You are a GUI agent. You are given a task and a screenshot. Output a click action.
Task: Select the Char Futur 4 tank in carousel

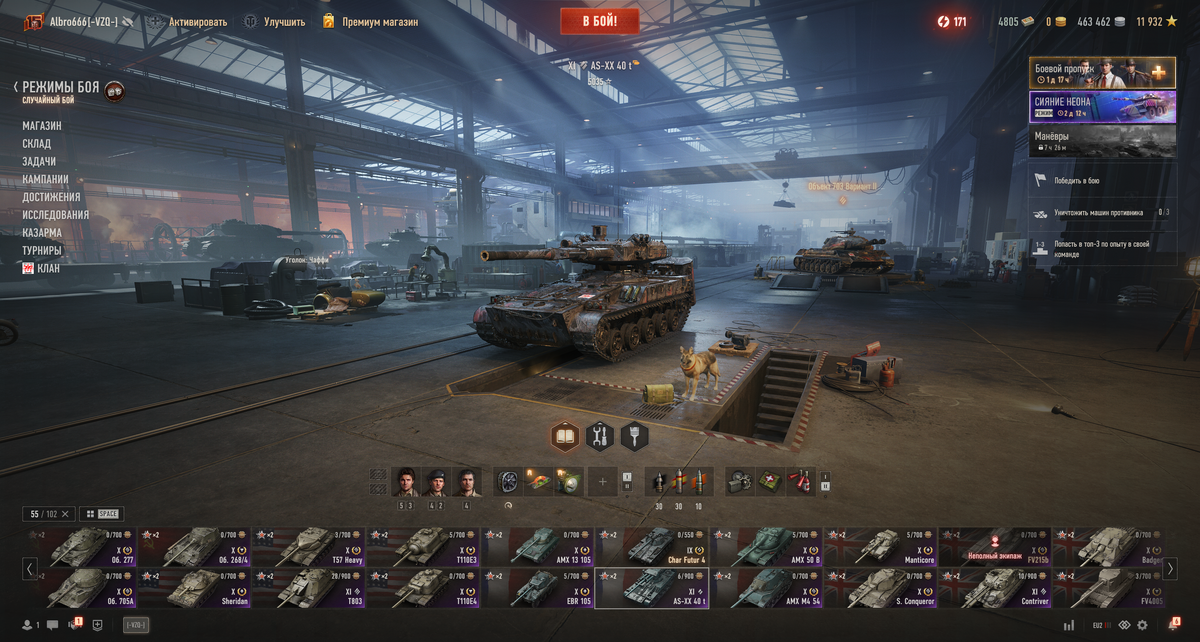tap(652, 547)
